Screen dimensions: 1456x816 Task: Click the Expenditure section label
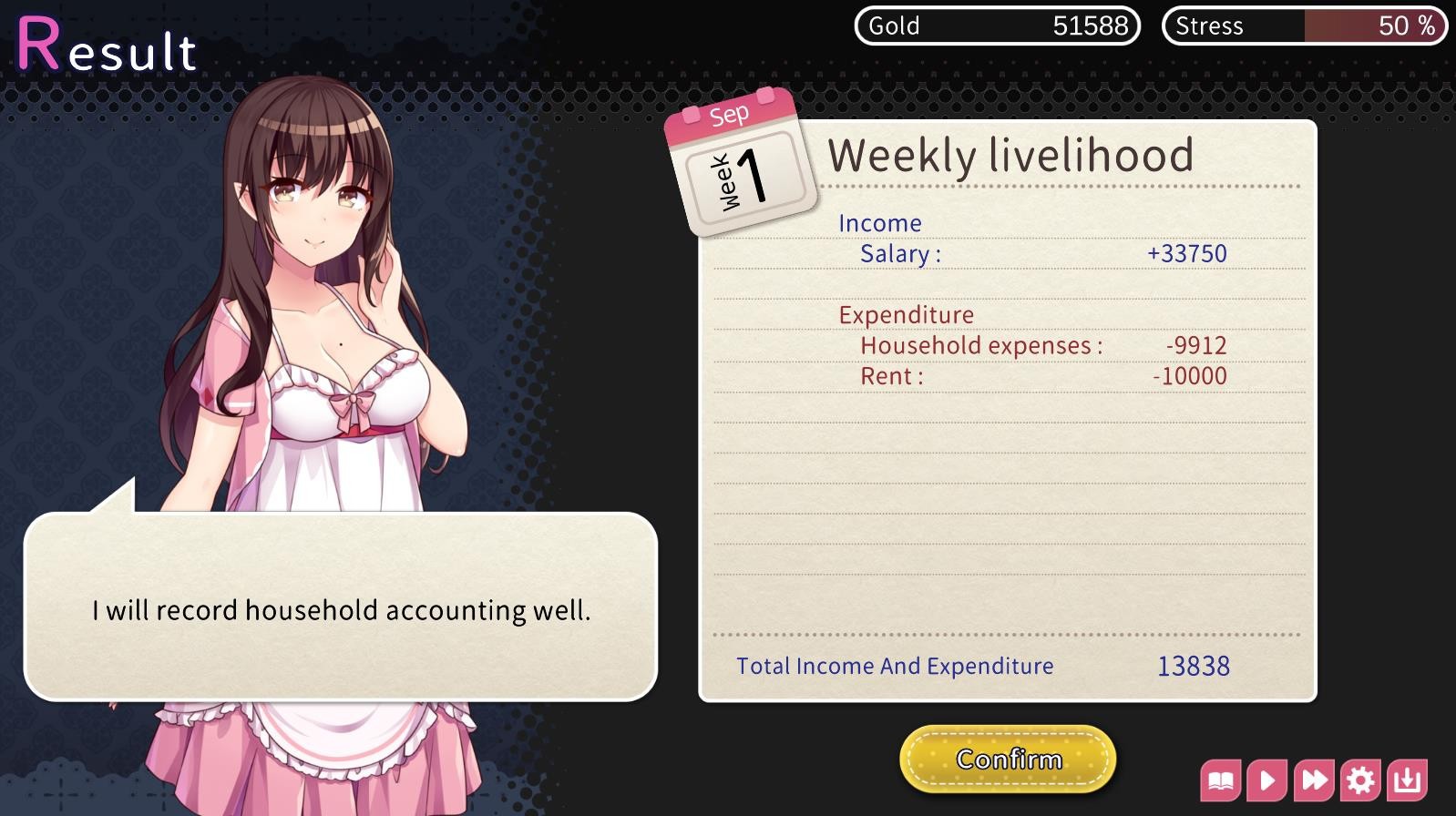(907, 313)
